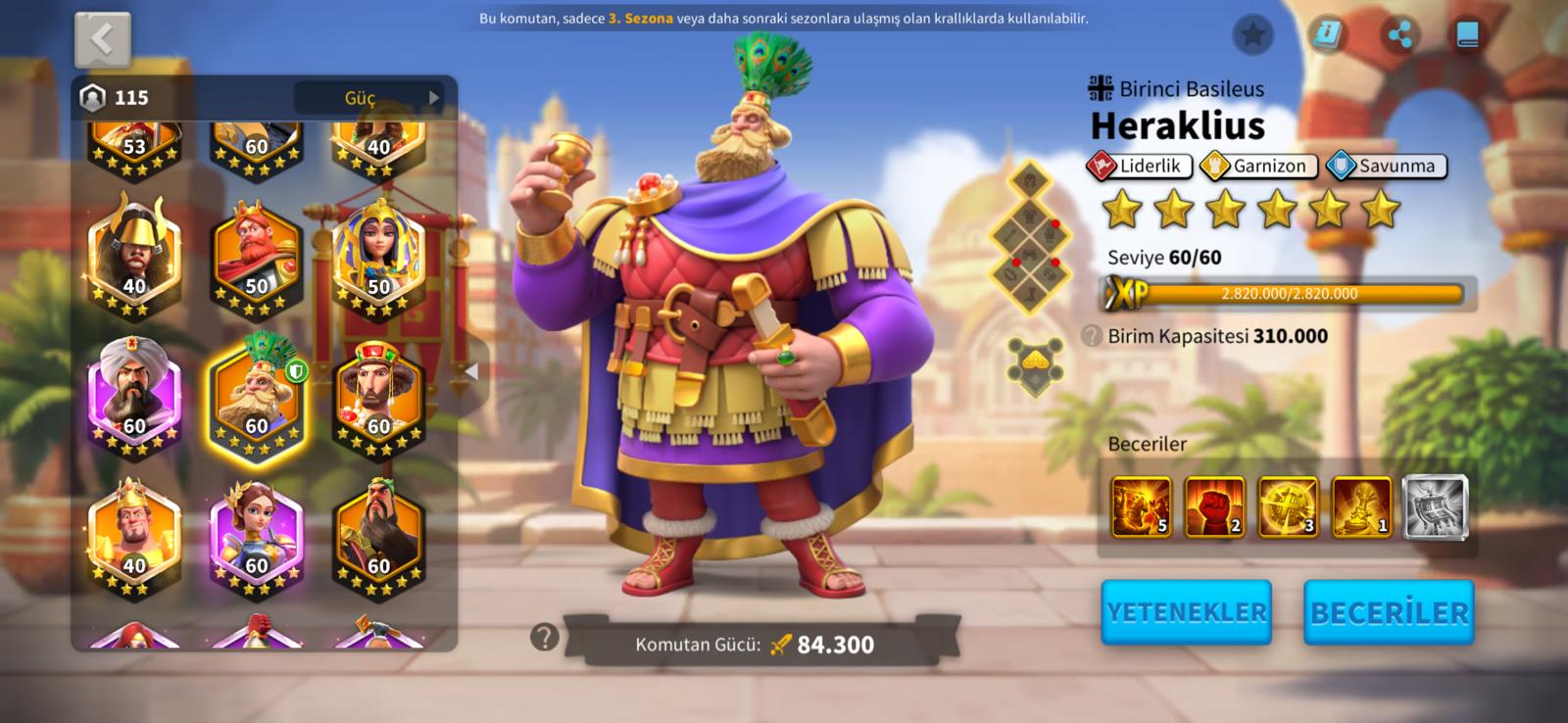
Task: View the locked fifth skill icon
Action: click(1435, 507)
